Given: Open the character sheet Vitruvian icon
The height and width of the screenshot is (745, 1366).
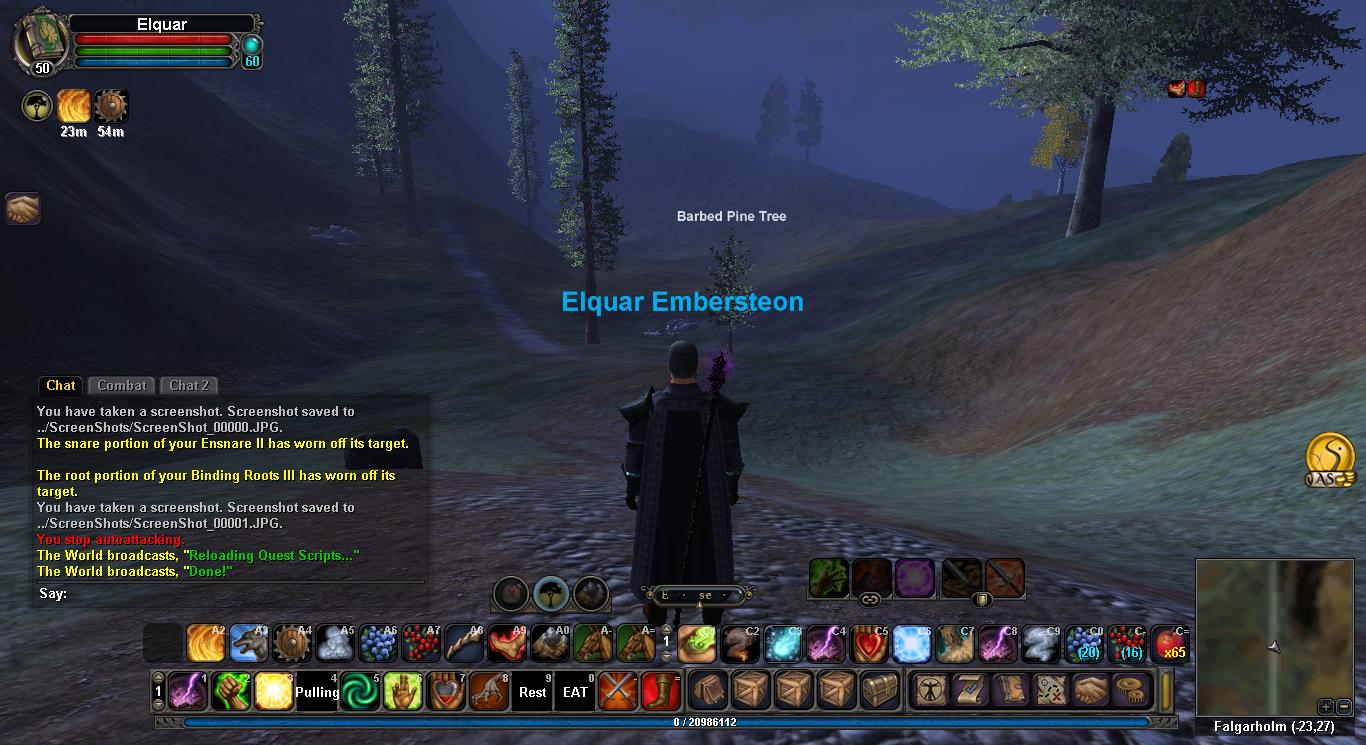Looking at the screenshot, I should (x=930, y=691).
